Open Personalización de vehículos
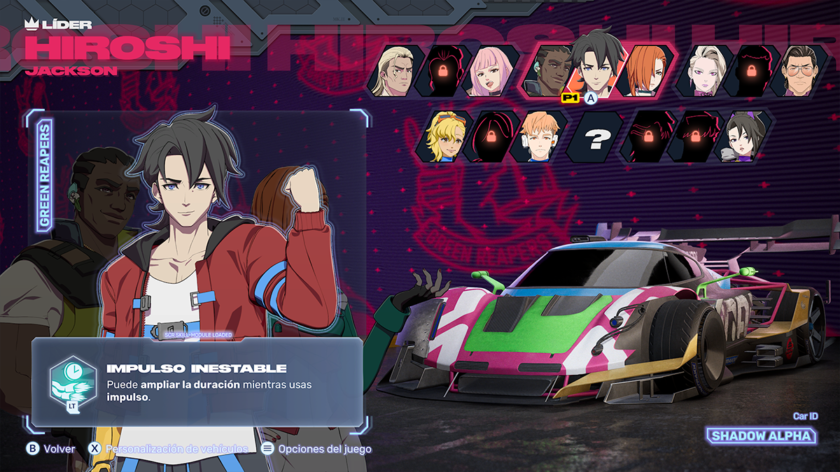The width and height of the screenshot is (840, 472). pyautogui.click(x=168, y=449)
